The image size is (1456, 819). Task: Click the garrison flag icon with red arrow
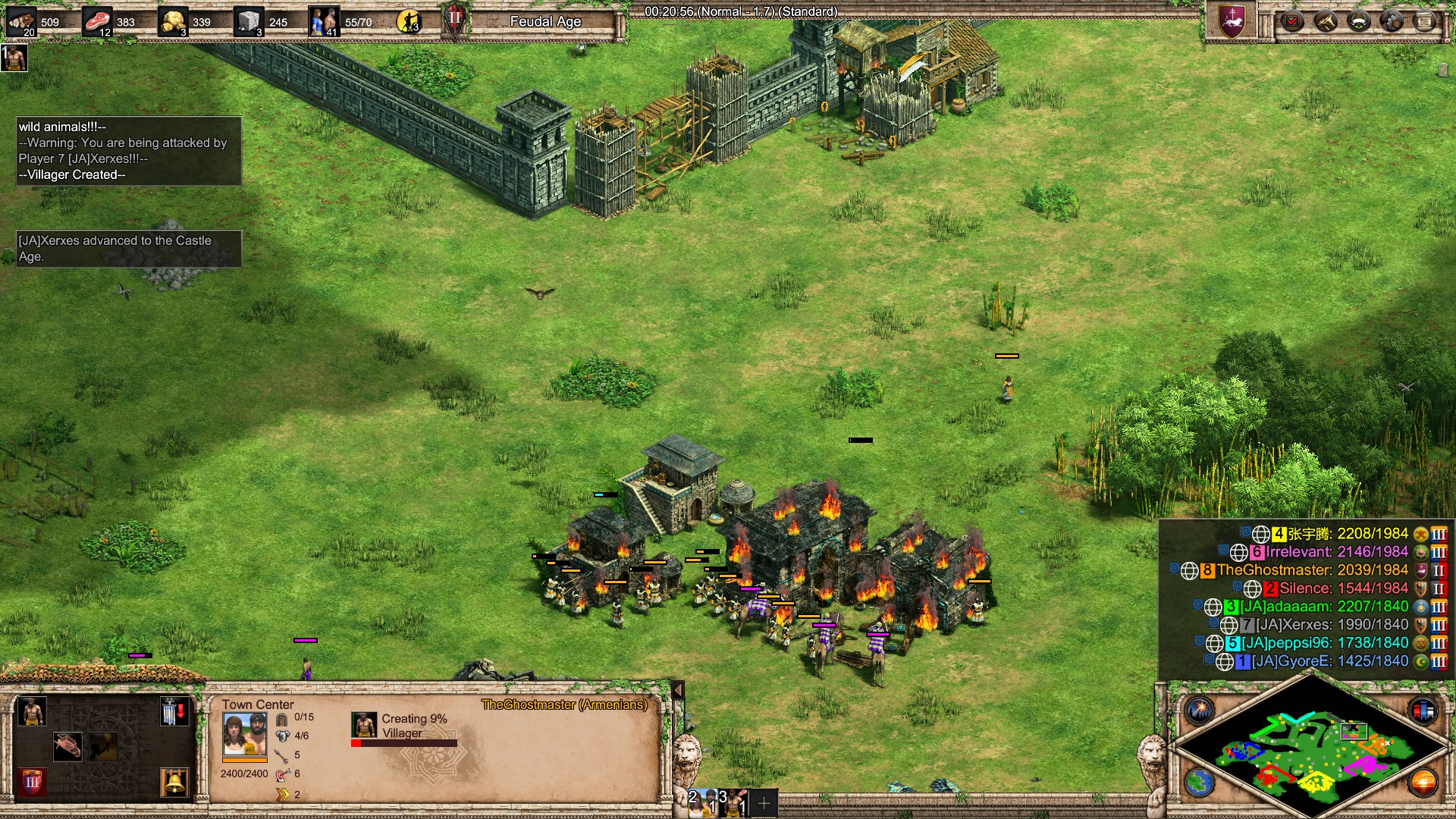point(174,712)
